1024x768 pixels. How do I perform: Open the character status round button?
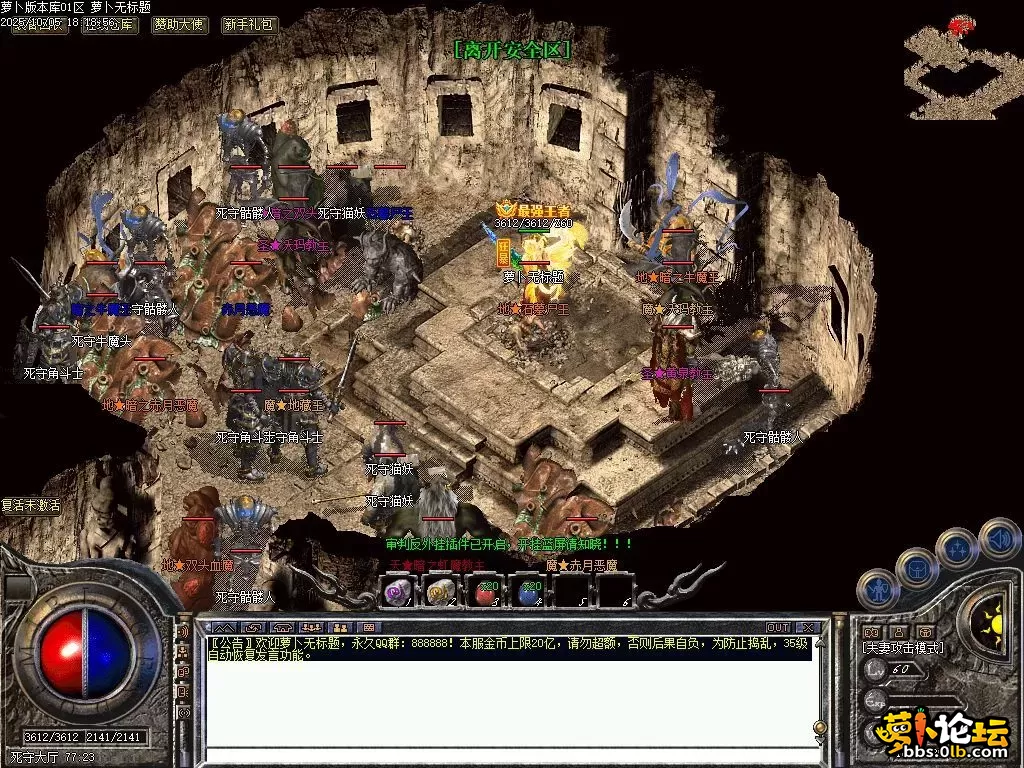[x=878, y=589]
